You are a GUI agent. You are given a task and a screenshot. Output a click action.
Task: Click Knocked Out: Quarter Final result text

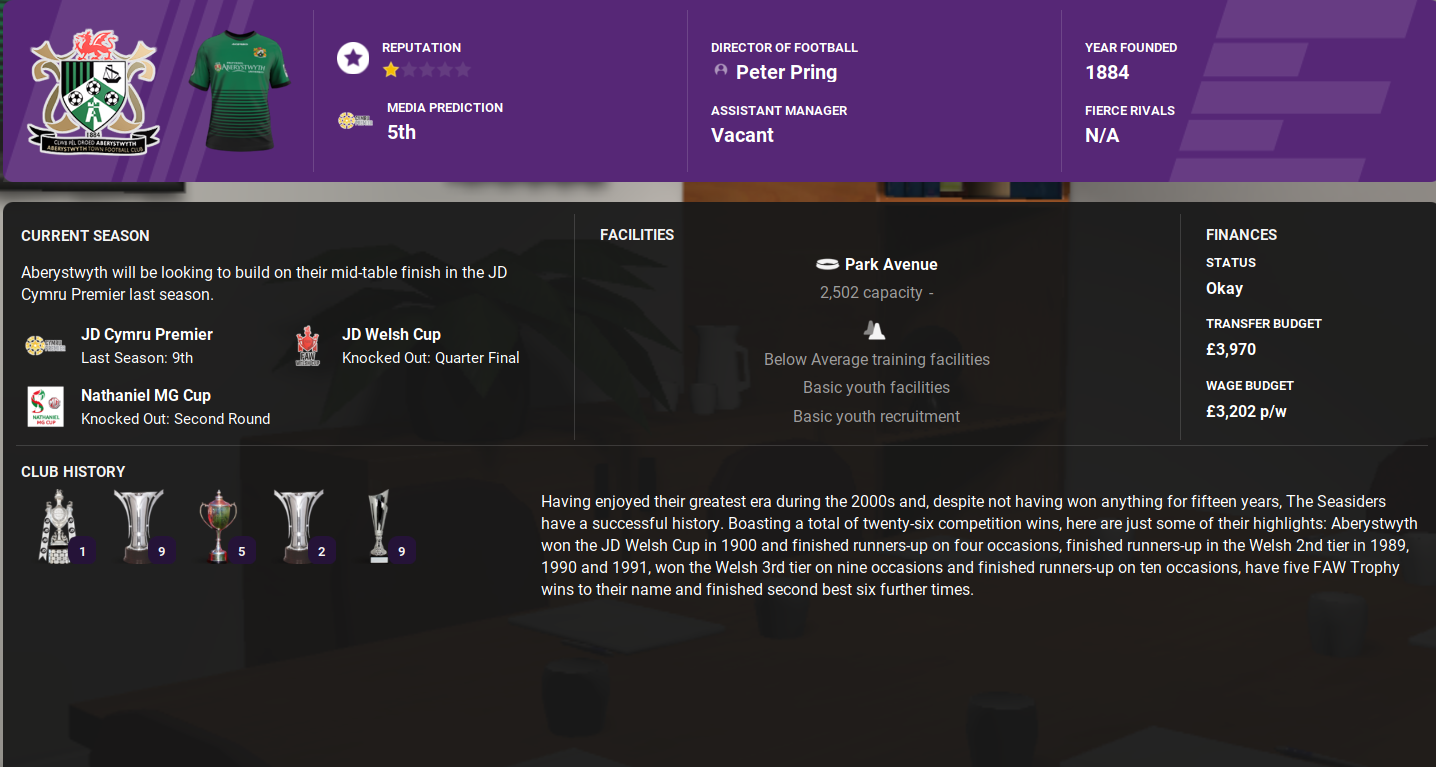pos(431,358)
